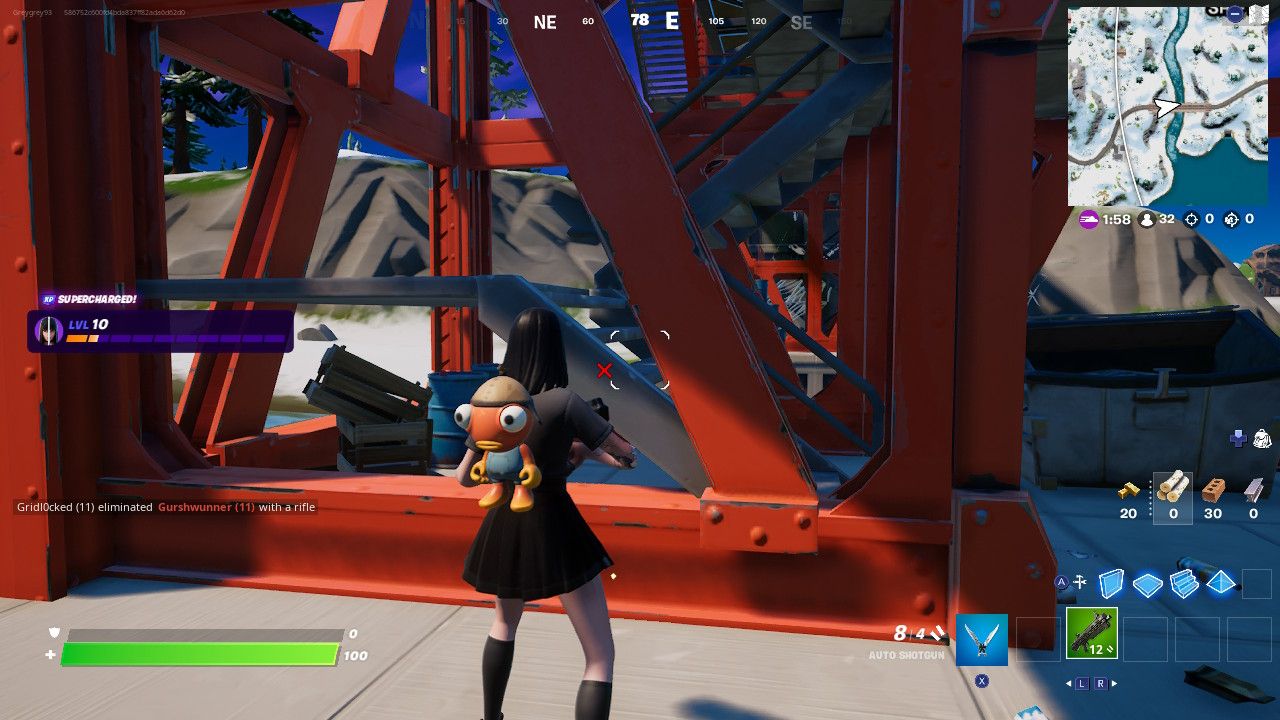The width and height of the screenshot is (1280, 720).
Task: Select the stairs build piece icon
Action: tap(1184, 582)
